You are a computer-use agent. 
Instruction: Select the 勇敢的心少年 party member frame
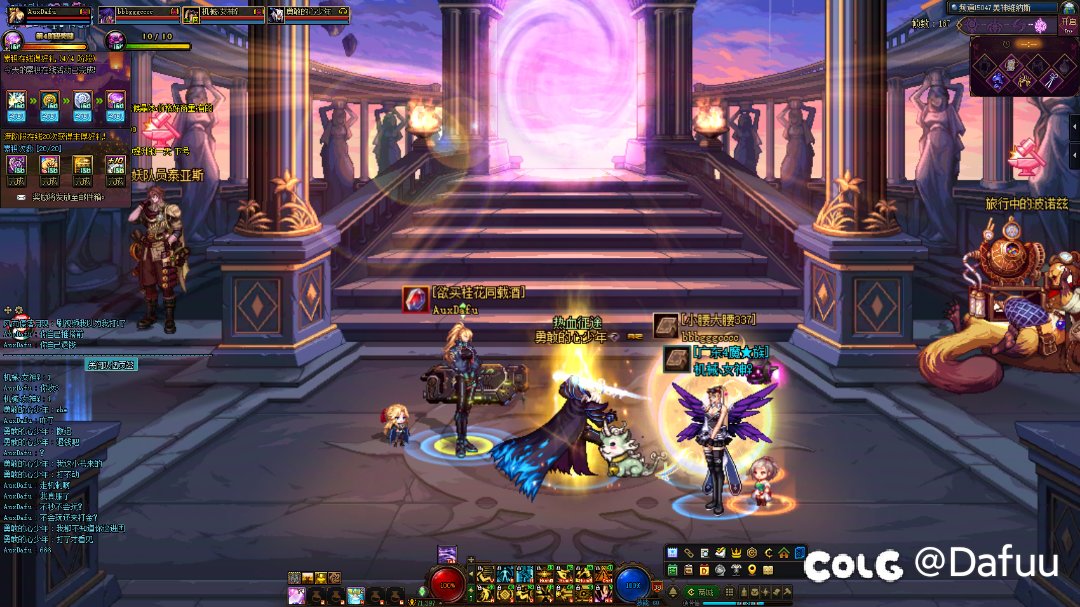click(309, 14)
